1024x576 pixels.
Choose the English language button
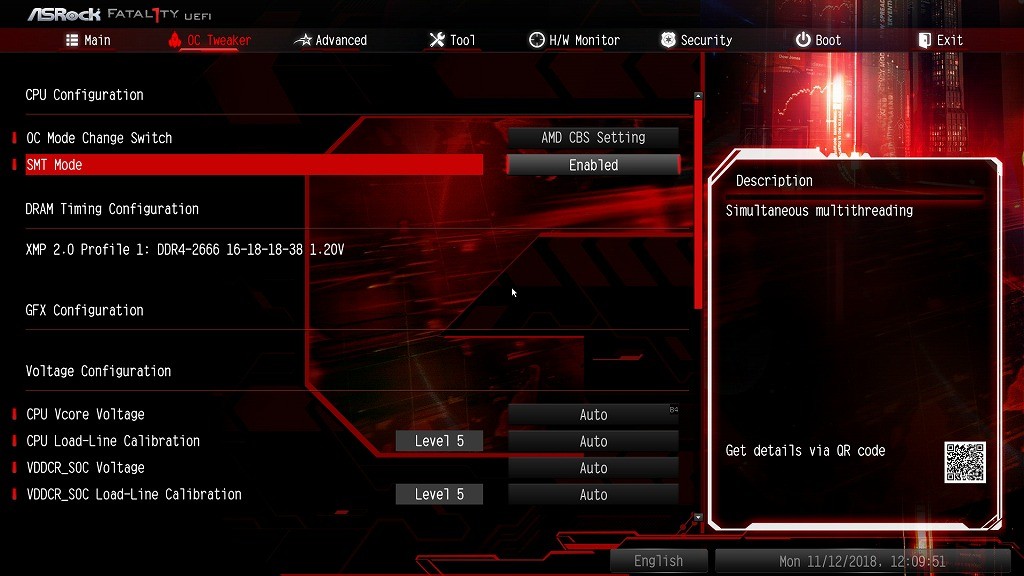(658, 561)
